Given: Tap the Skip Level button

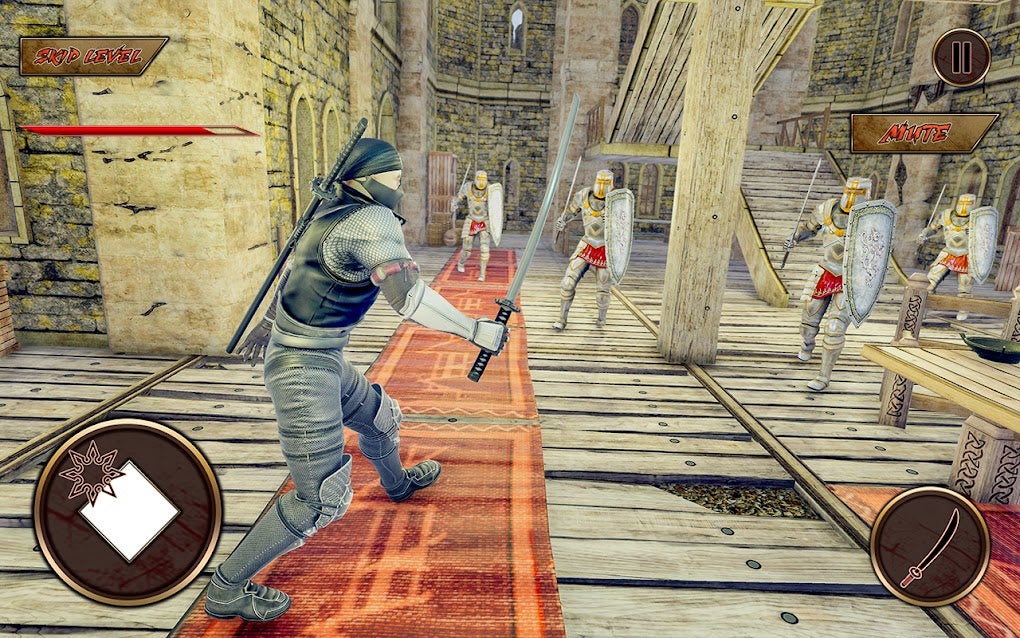Looking at the screenshot, I should (x=93, y=56).
